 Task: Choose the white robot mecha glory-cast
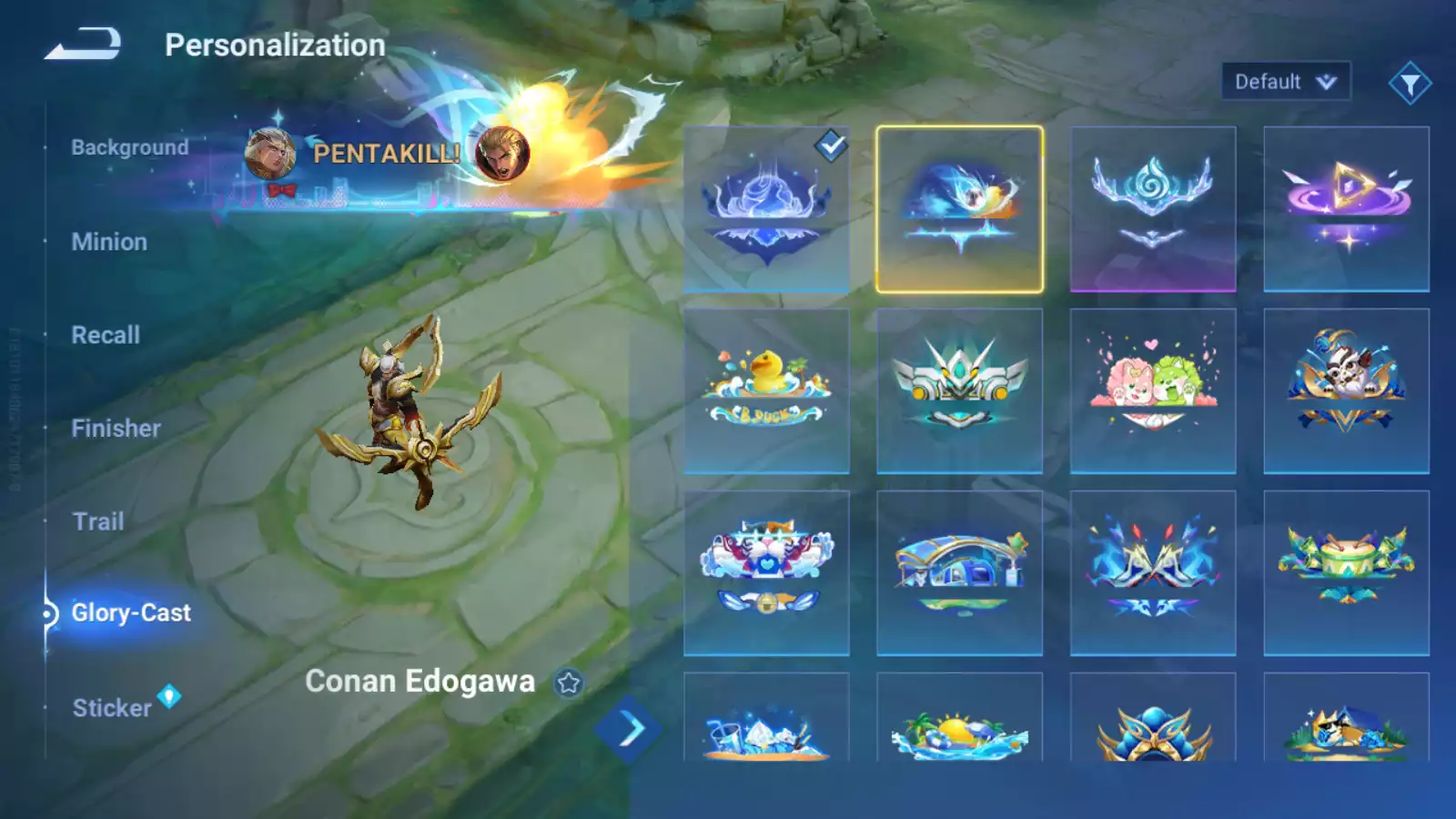click(959, 391)
